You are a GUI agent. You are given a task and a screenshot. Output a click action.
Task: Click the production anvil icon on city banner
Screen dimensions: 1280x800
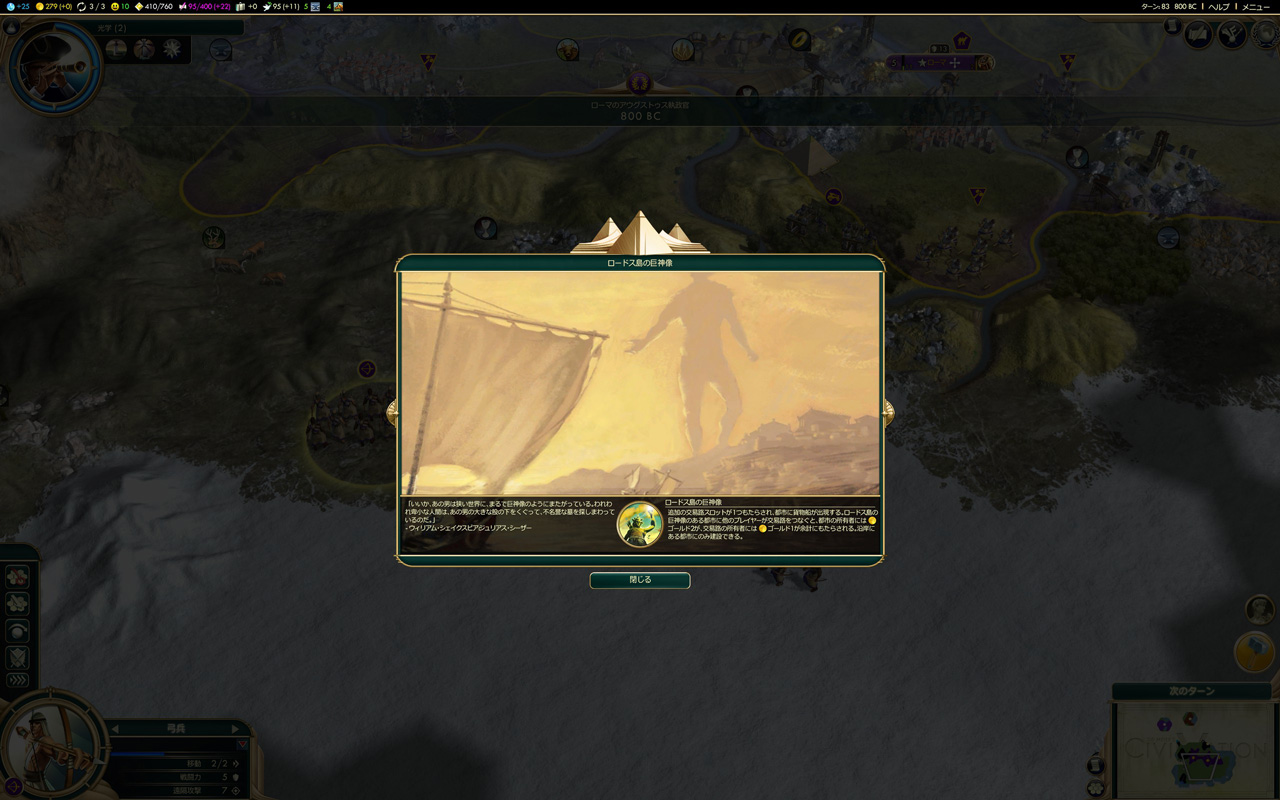pyautogui.click(x=984, y=63)
